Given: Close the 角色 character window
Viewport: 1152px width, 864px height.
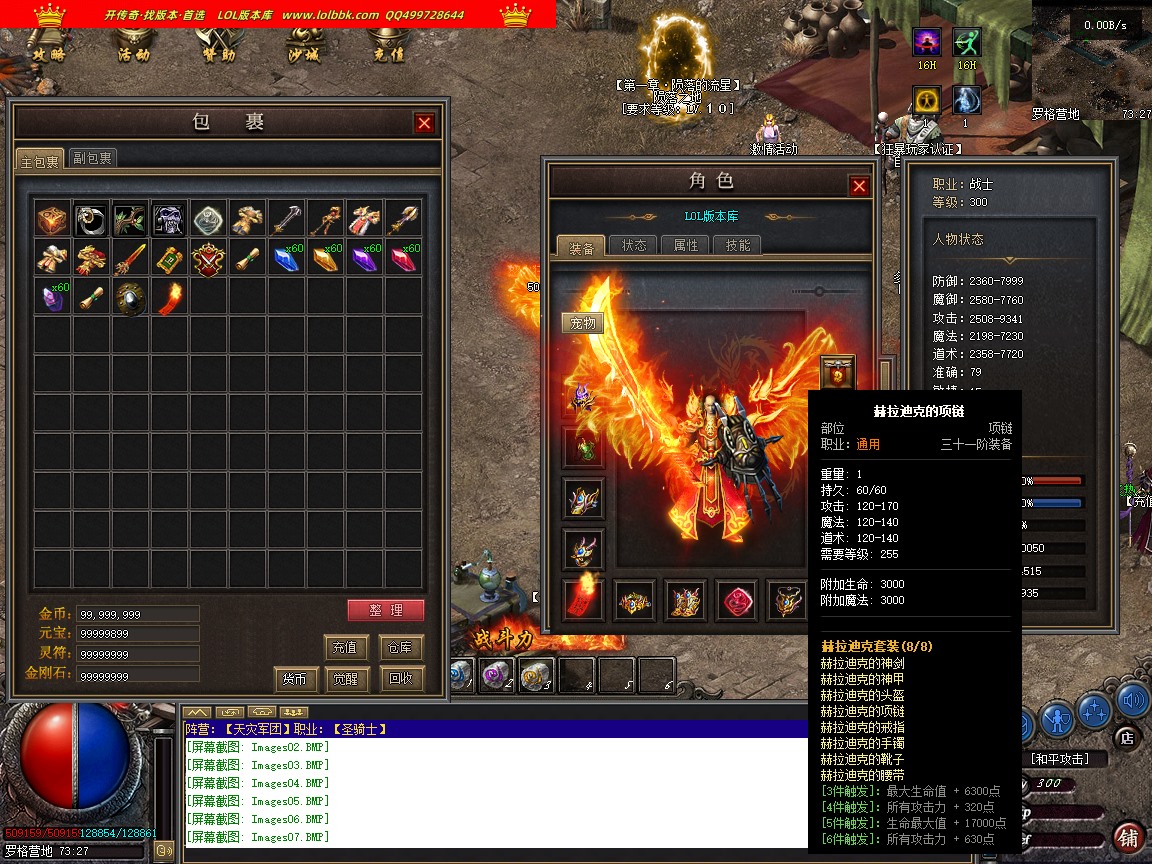Looking at the screenshot, I should coord(859,186).
